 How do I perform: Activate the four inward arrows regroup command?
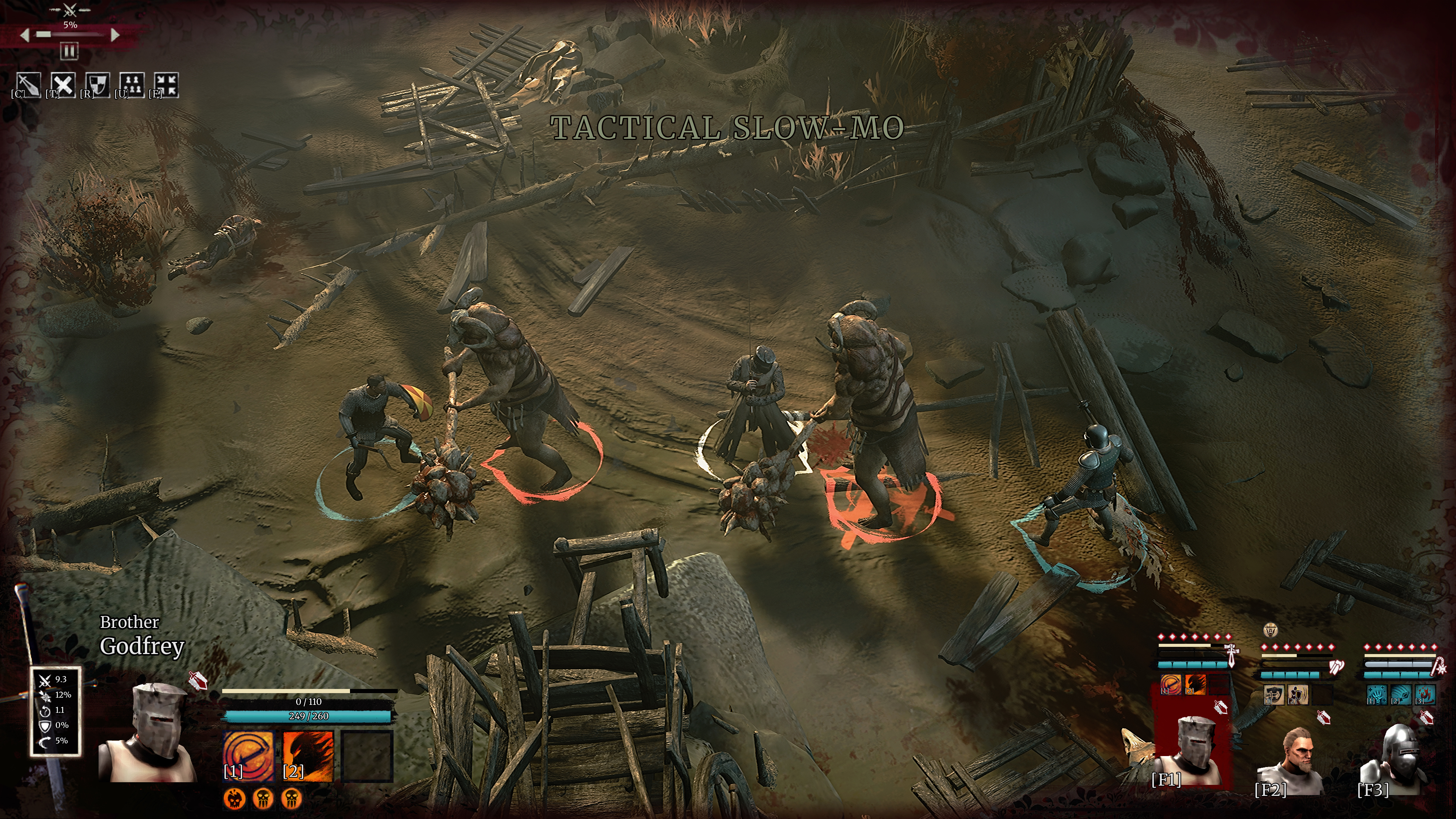[167, 85]
